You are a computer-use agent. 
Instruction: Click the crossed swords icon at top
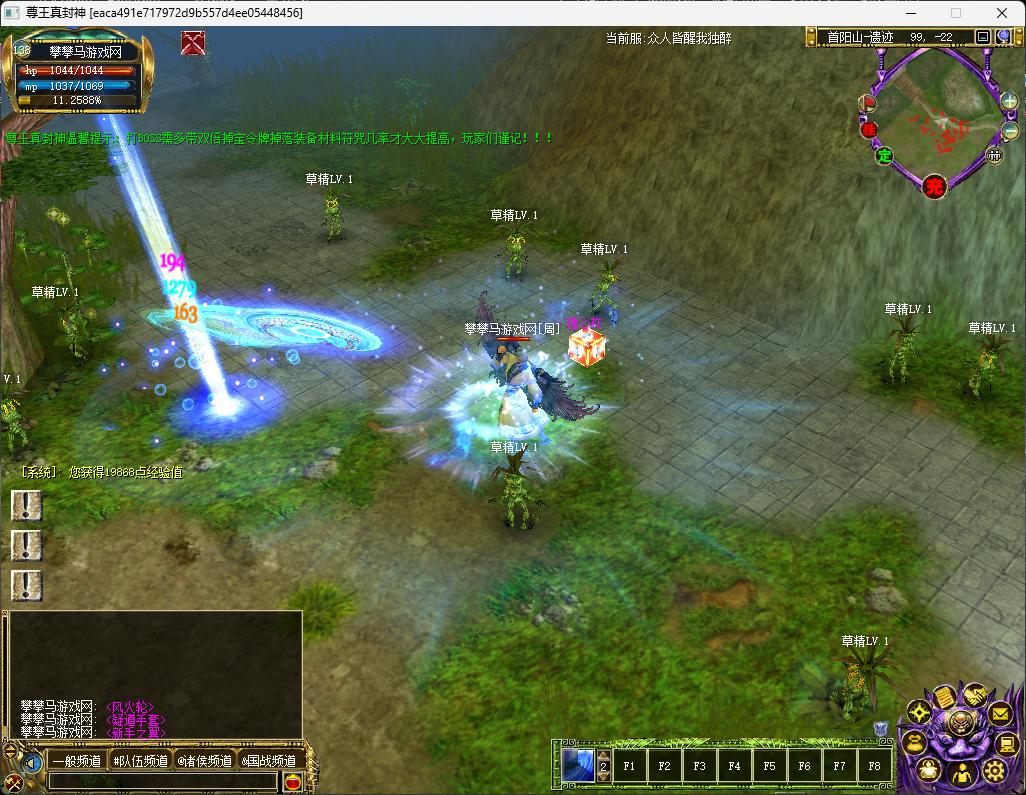pos(193,43)
